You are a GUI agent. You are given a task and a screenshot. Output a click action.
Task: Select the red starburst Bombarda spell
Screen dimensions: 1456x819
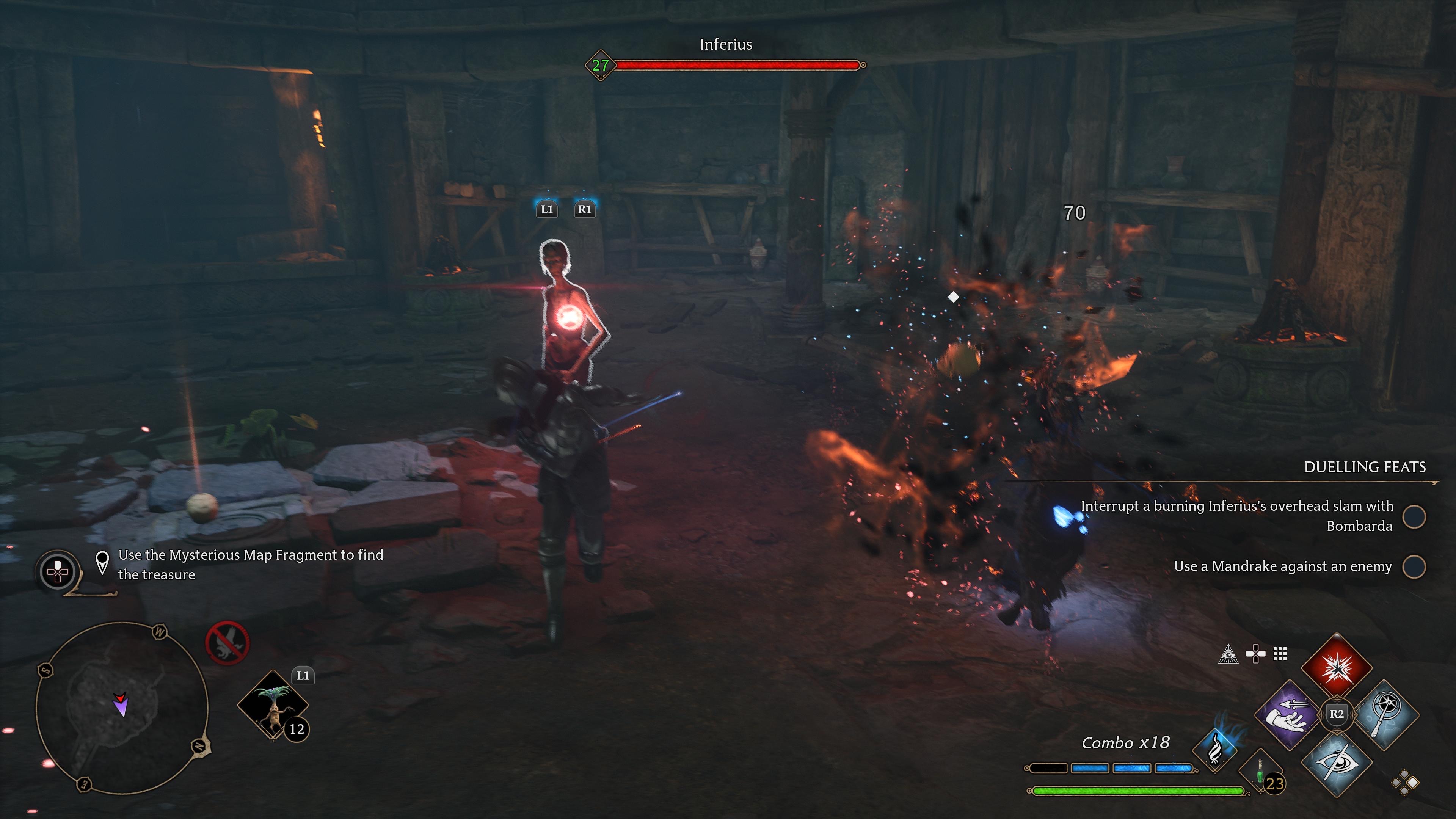[x=1337, y=667]
